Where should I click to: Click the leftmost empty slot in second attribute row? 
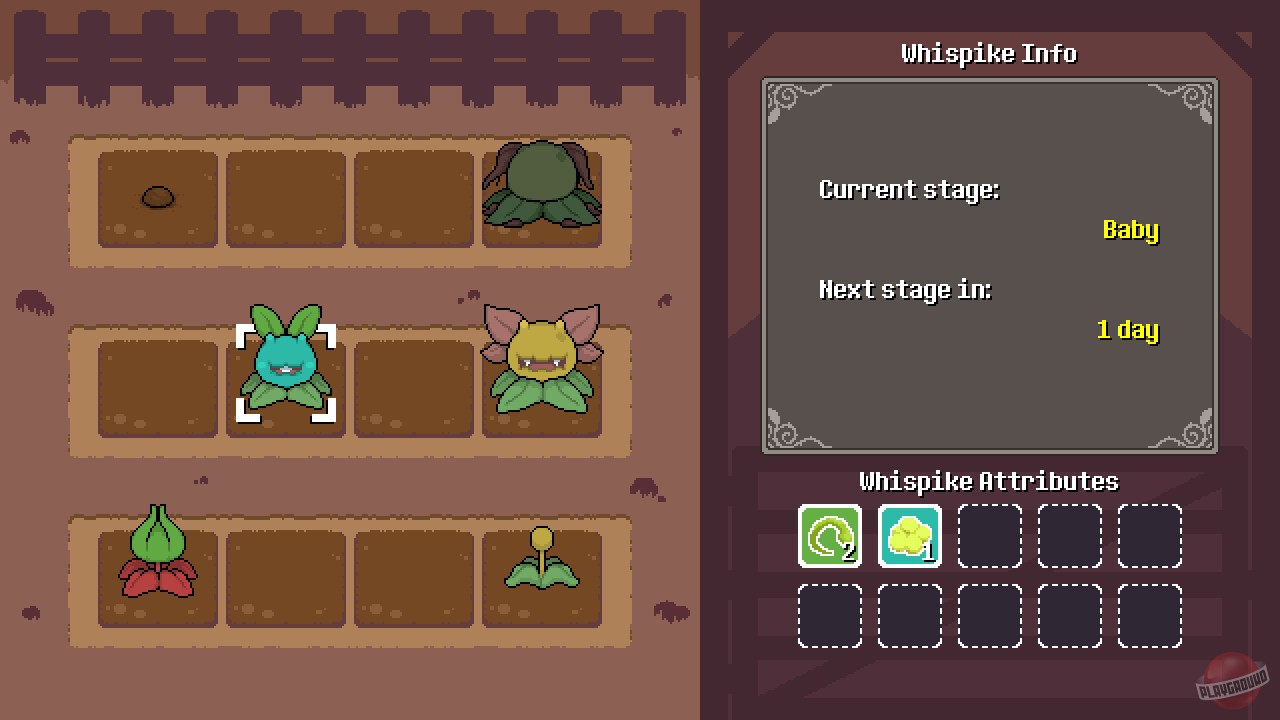[x=829, y=615]
